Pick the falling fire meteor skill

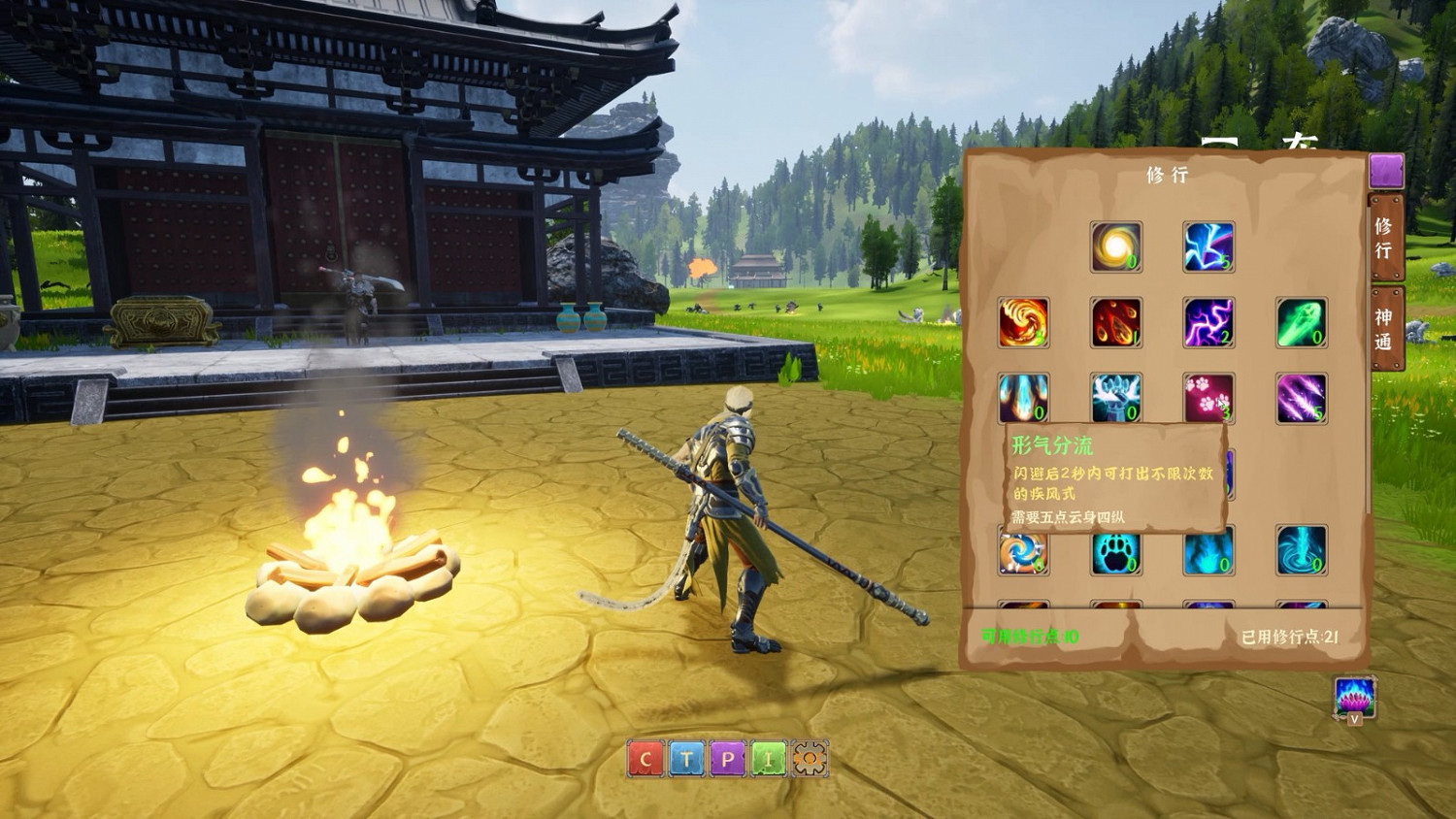(1116, 323)
